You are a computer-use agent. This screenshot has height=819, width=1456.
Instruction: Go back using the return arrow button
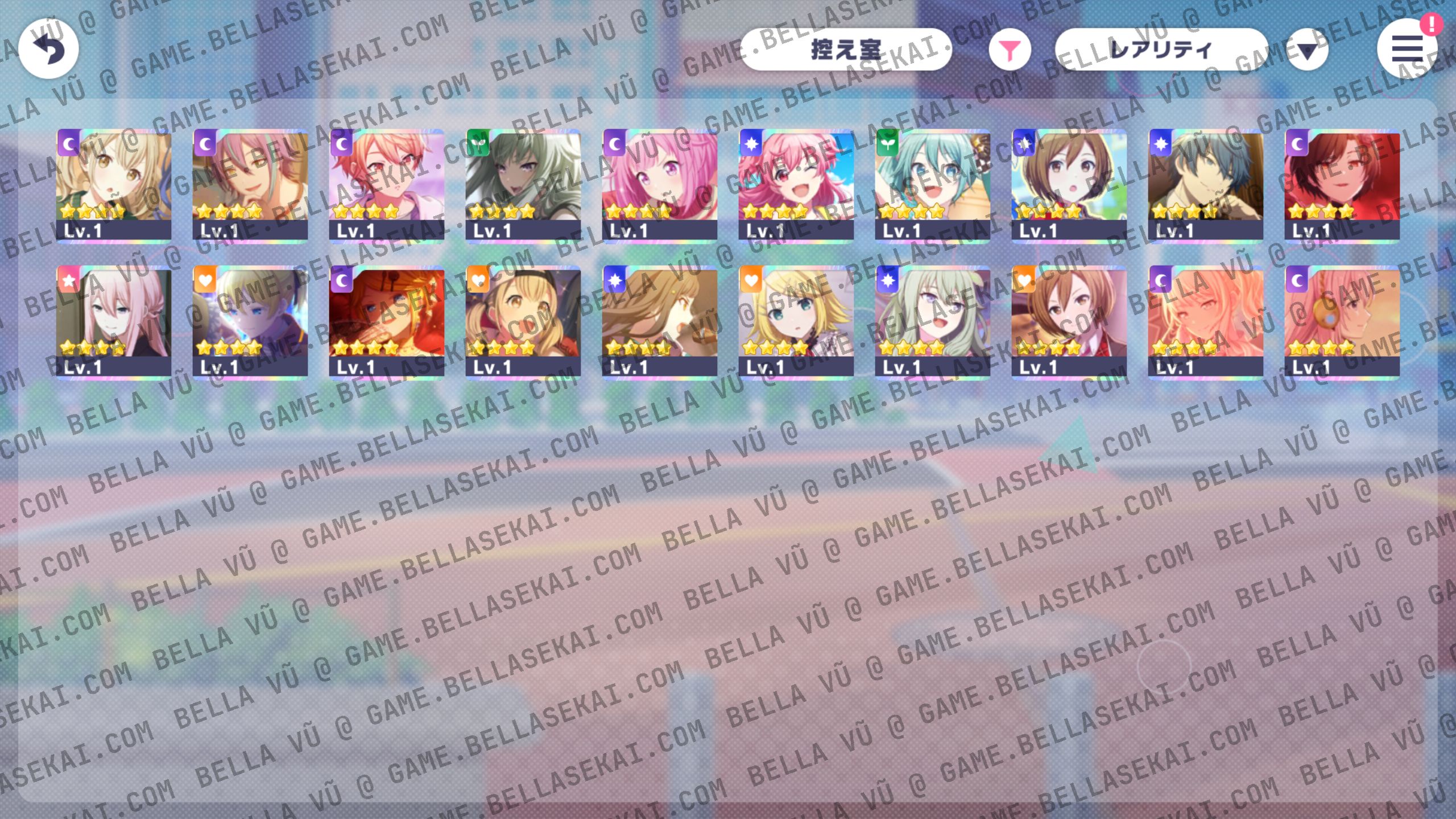48,48
